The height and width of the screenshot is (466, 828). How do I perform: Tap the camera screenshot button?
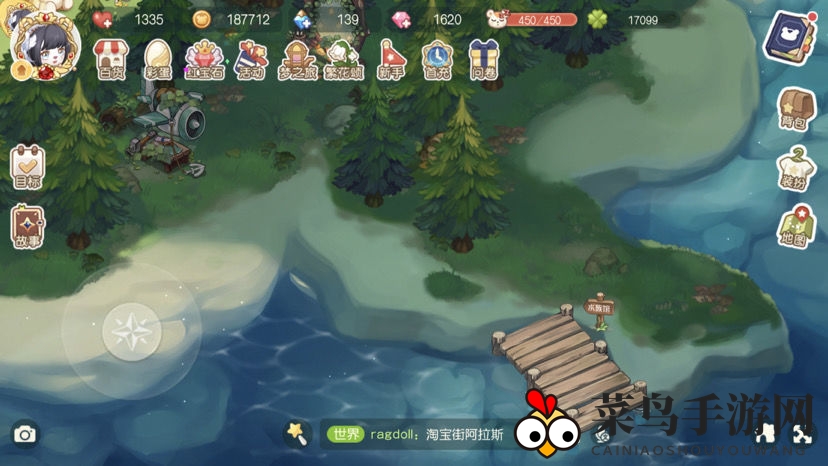(x=25, y=434)
